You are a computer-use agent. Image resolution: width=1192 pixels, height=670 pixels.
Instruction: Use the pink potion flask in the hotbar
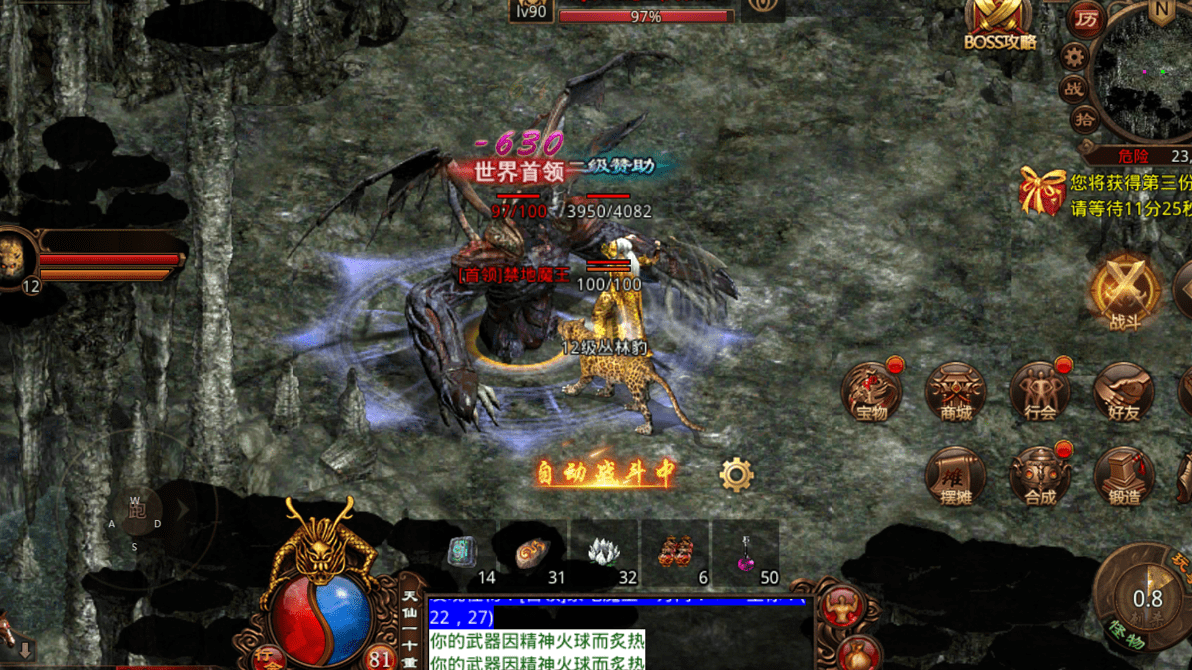[x=745, y=551]
